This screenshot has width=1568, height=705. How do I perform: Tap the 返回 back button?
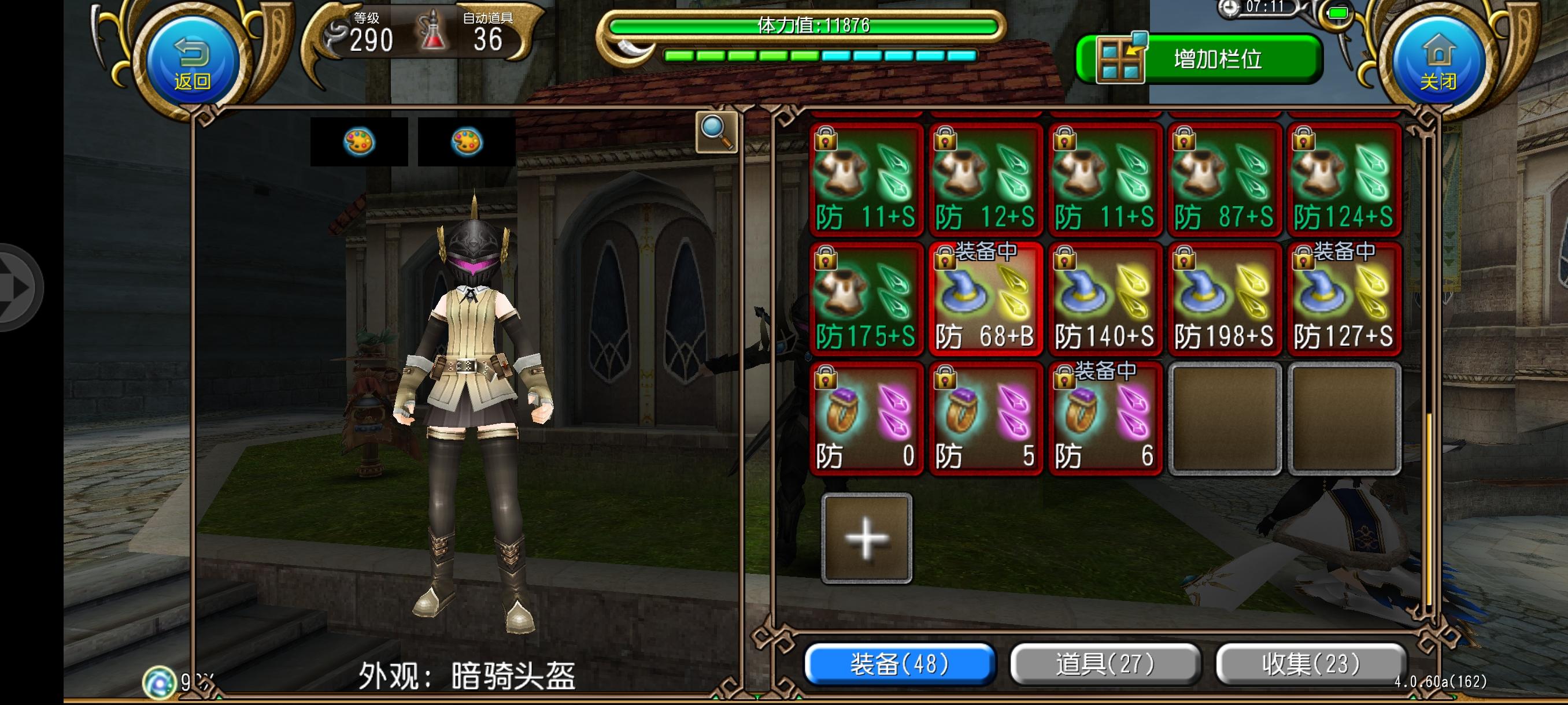click(x=193, y=61)
